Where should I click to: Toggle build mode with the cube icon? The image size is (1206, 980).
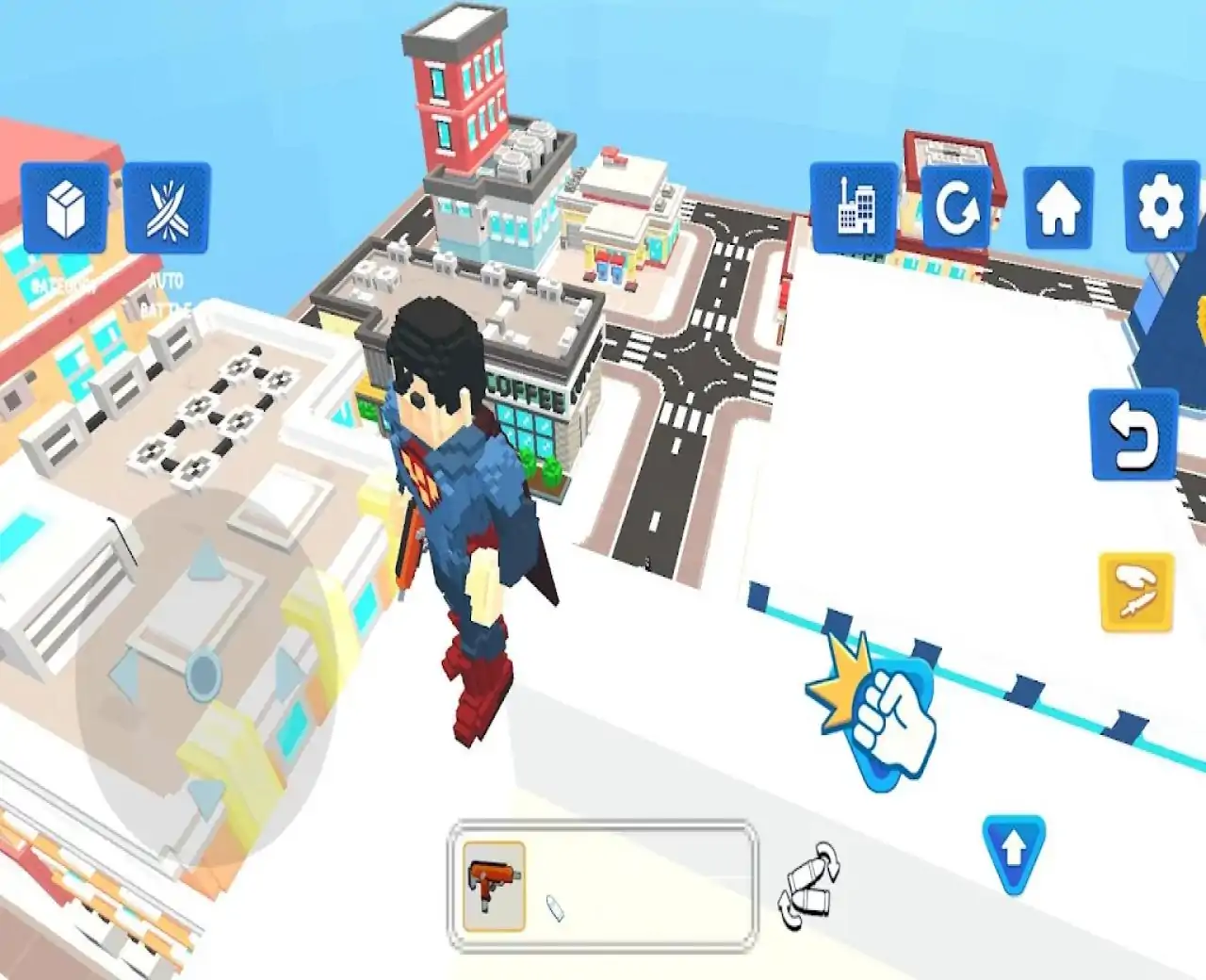(66, 207)
